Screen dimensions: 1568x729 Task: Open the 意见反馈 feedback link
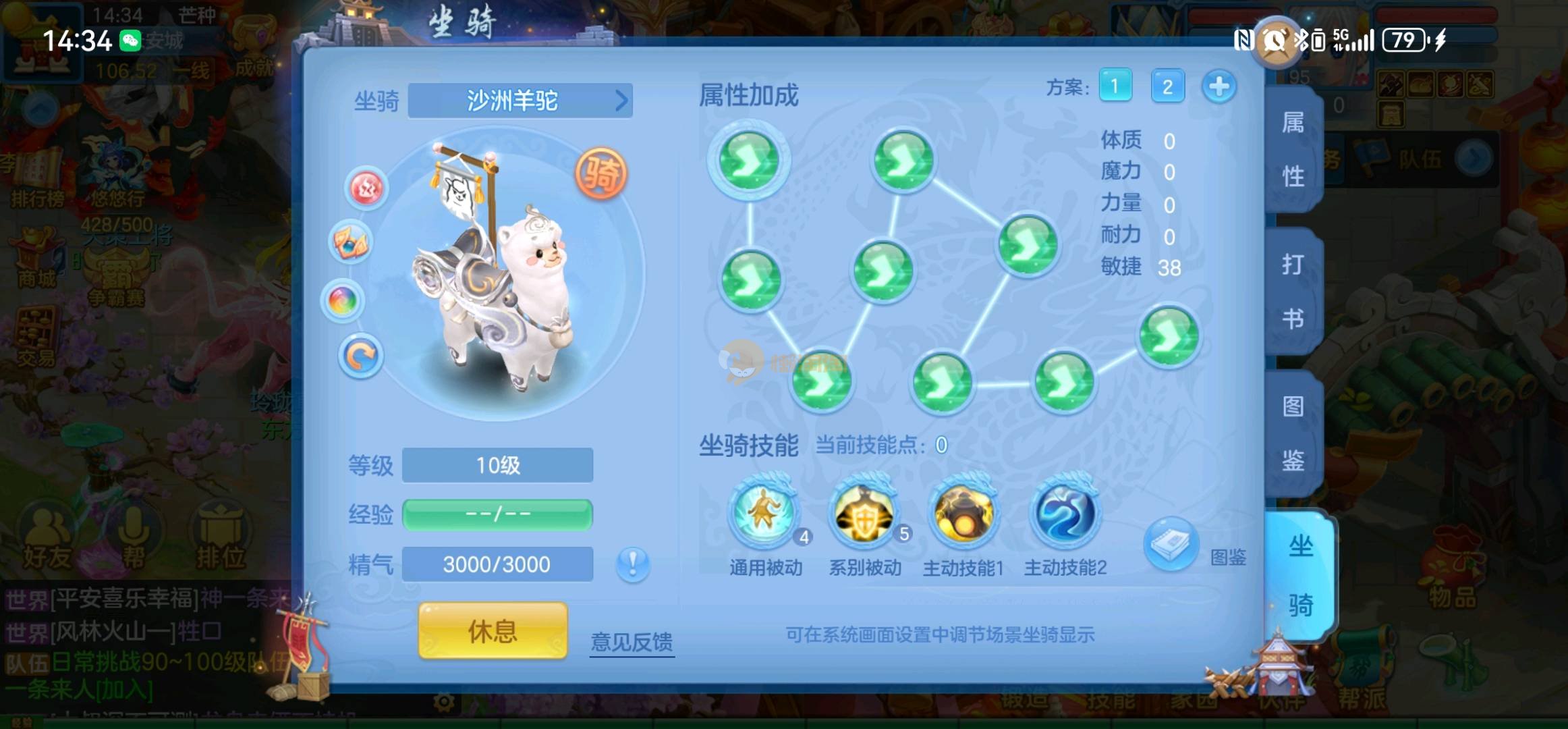point(632,641)
